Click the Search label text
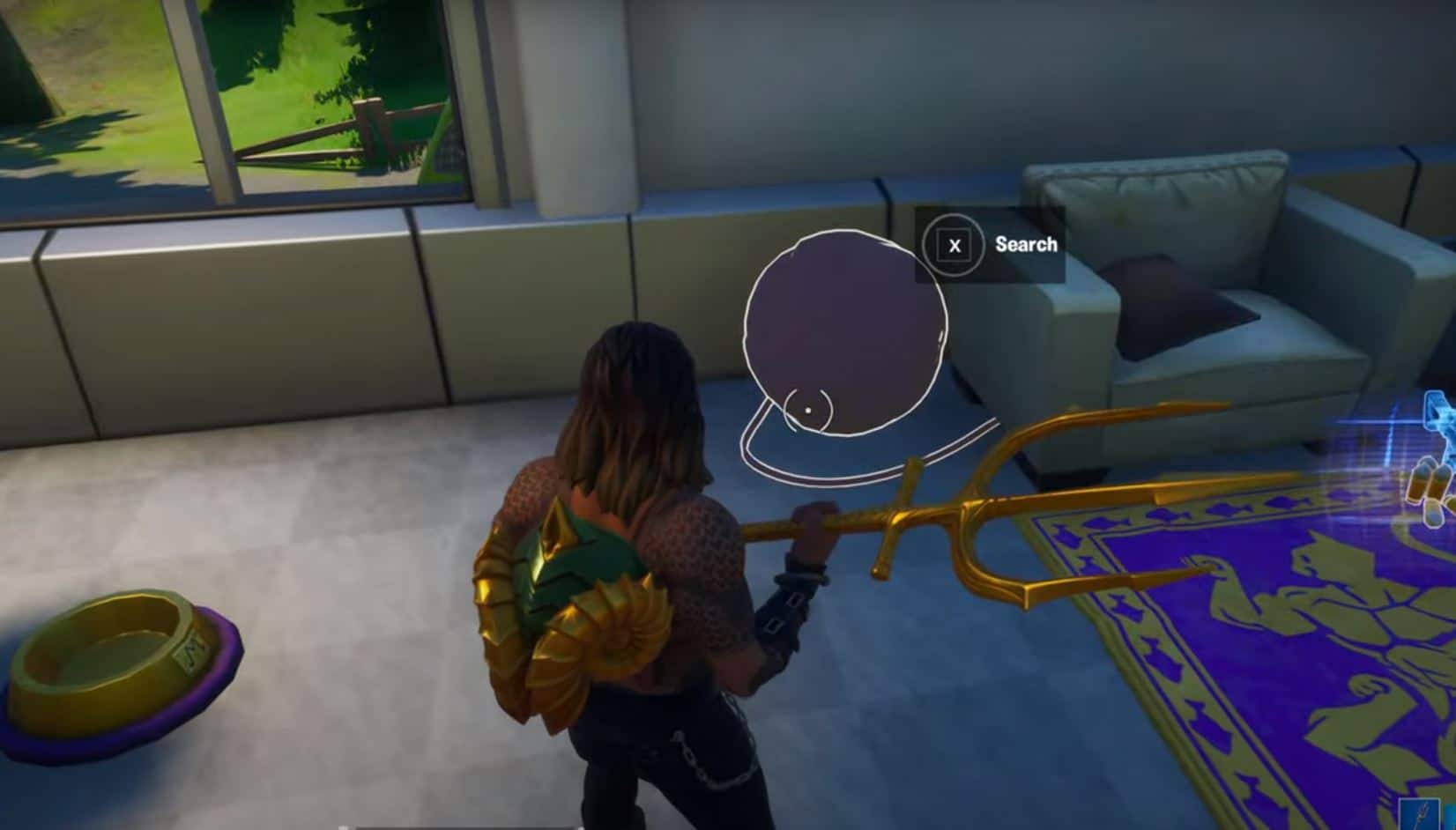Image resolution: width=1456 pixels, height=830 pixels. (x=1025, y=244)
